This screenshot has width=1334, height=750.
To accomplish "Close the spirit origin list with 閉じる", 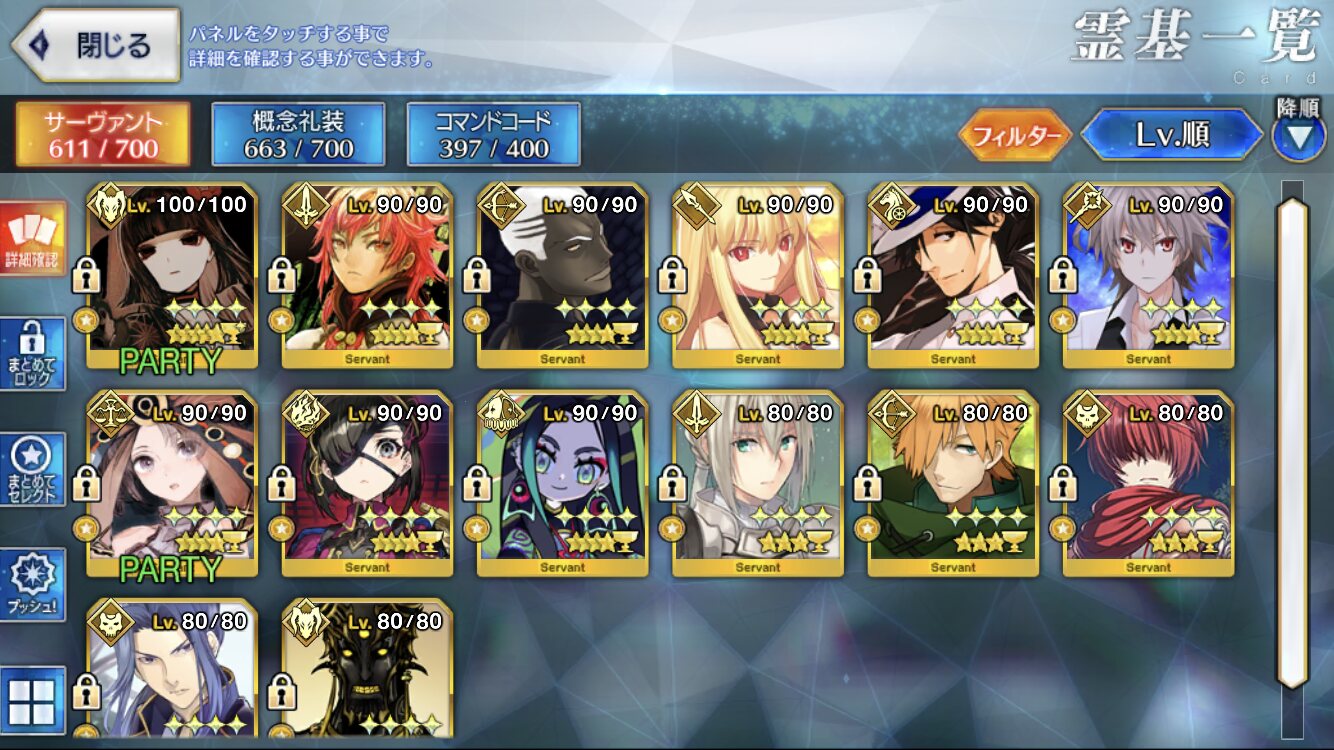I will (x=96, y=45).
